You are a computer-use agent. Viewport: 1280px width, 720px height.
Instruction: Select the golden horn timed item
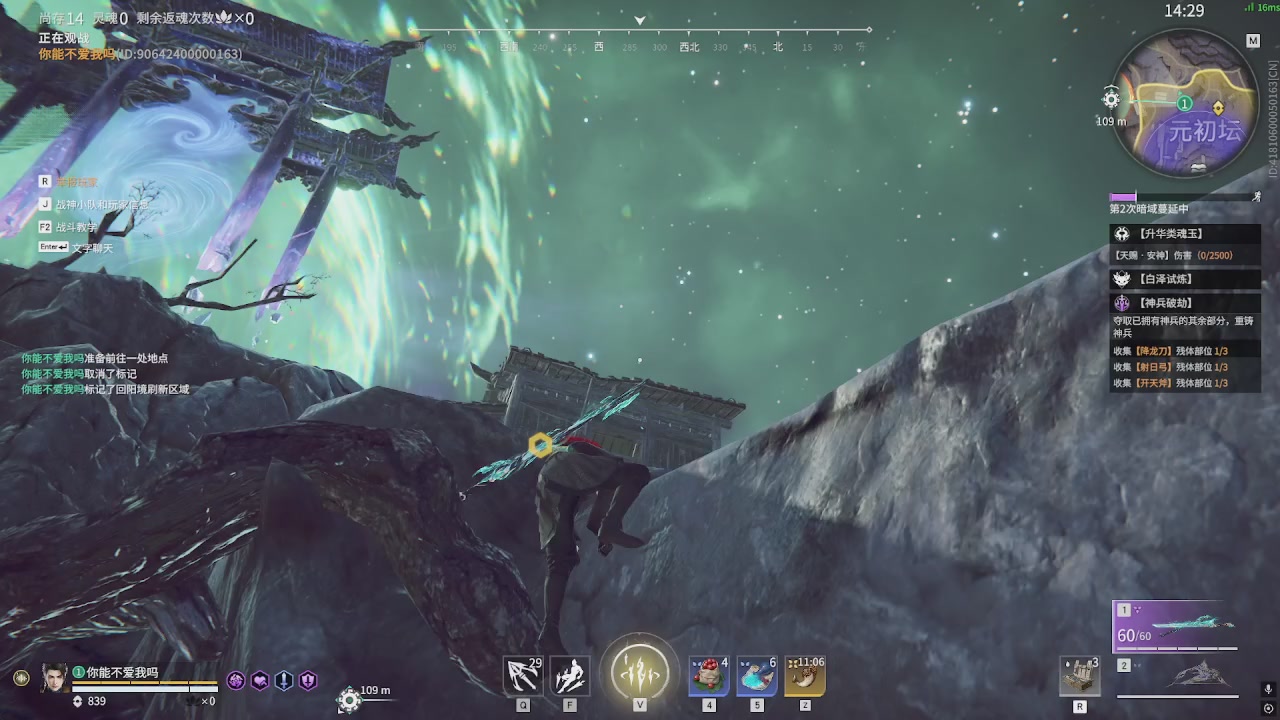click(x=805, y=677)
